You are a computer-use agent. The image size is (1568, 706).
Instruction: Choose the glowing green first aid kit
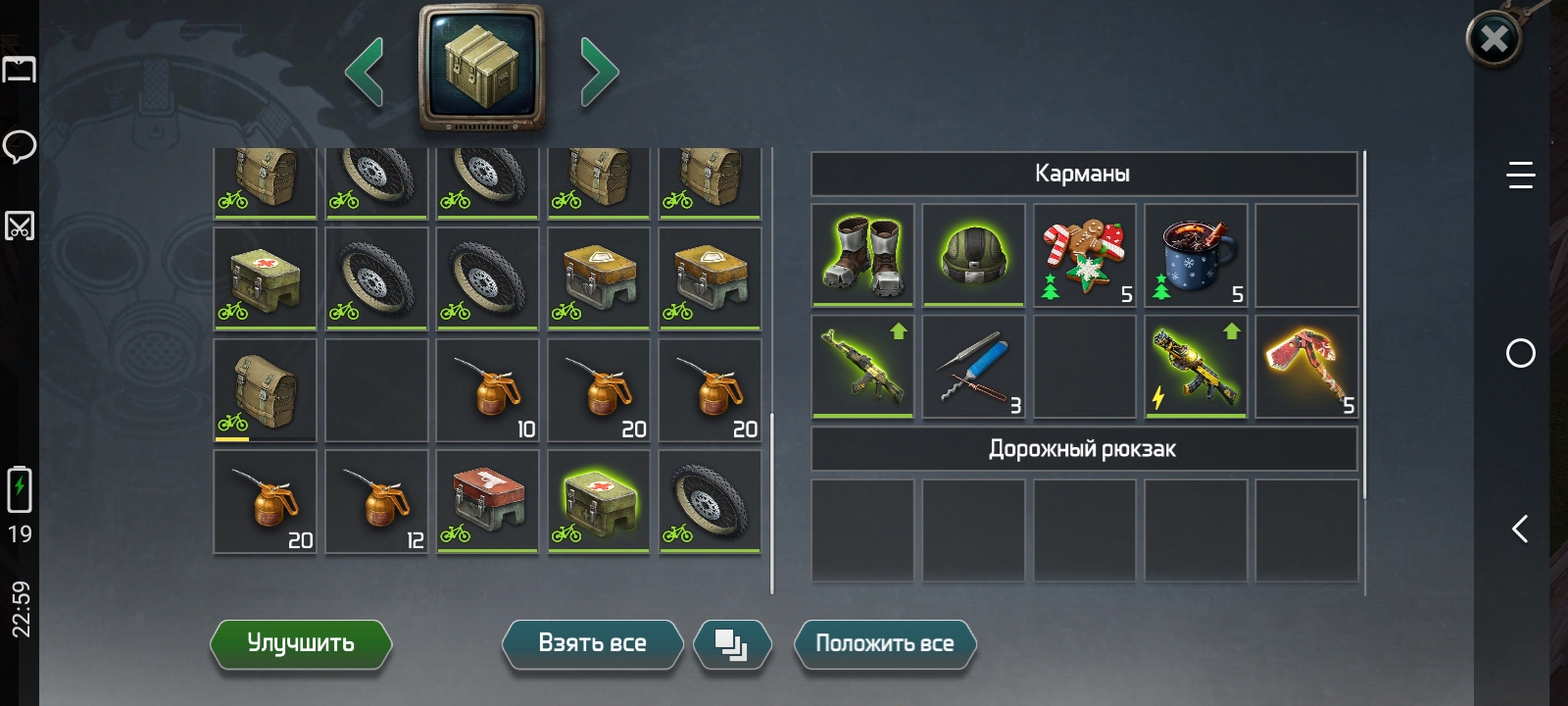coord(599,501)
